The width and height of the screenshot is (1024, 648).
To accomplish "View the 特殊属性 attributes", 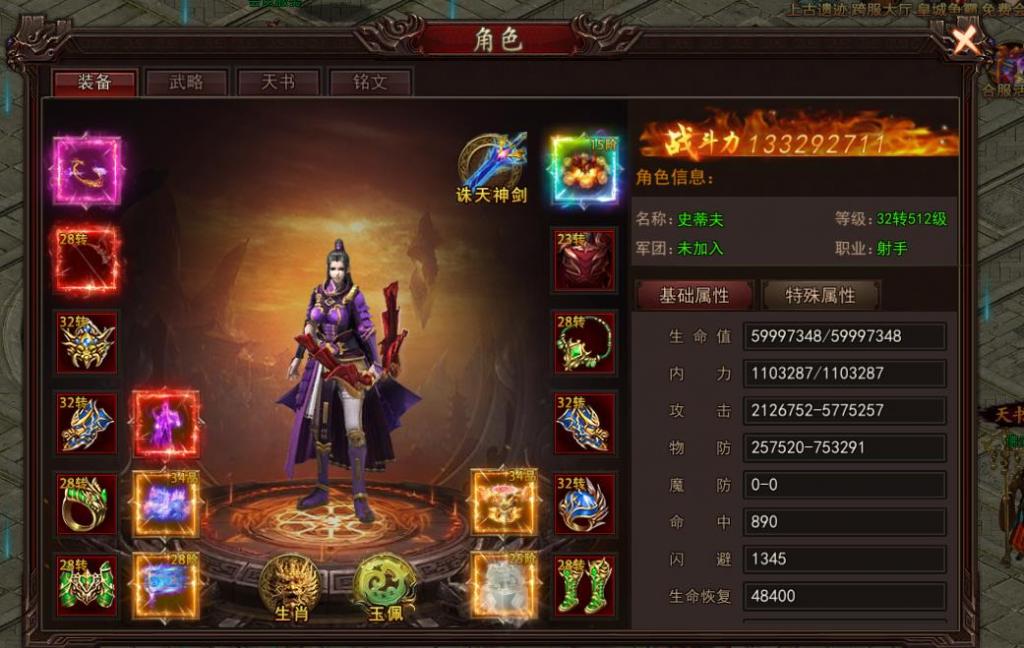I will 820,295.
